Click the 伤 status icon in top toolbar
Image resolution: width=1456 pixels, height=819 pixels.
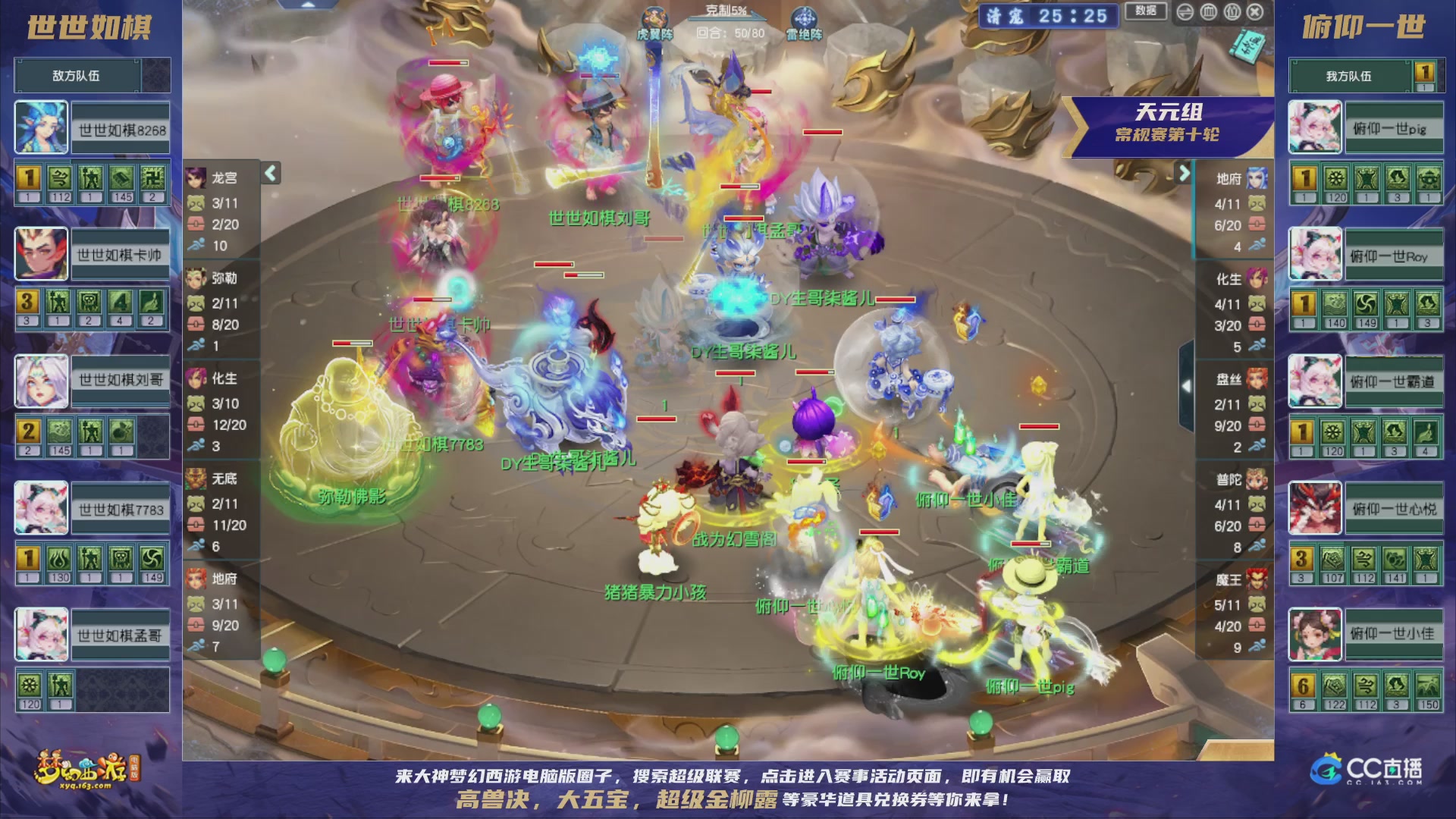coord(1232,13)
